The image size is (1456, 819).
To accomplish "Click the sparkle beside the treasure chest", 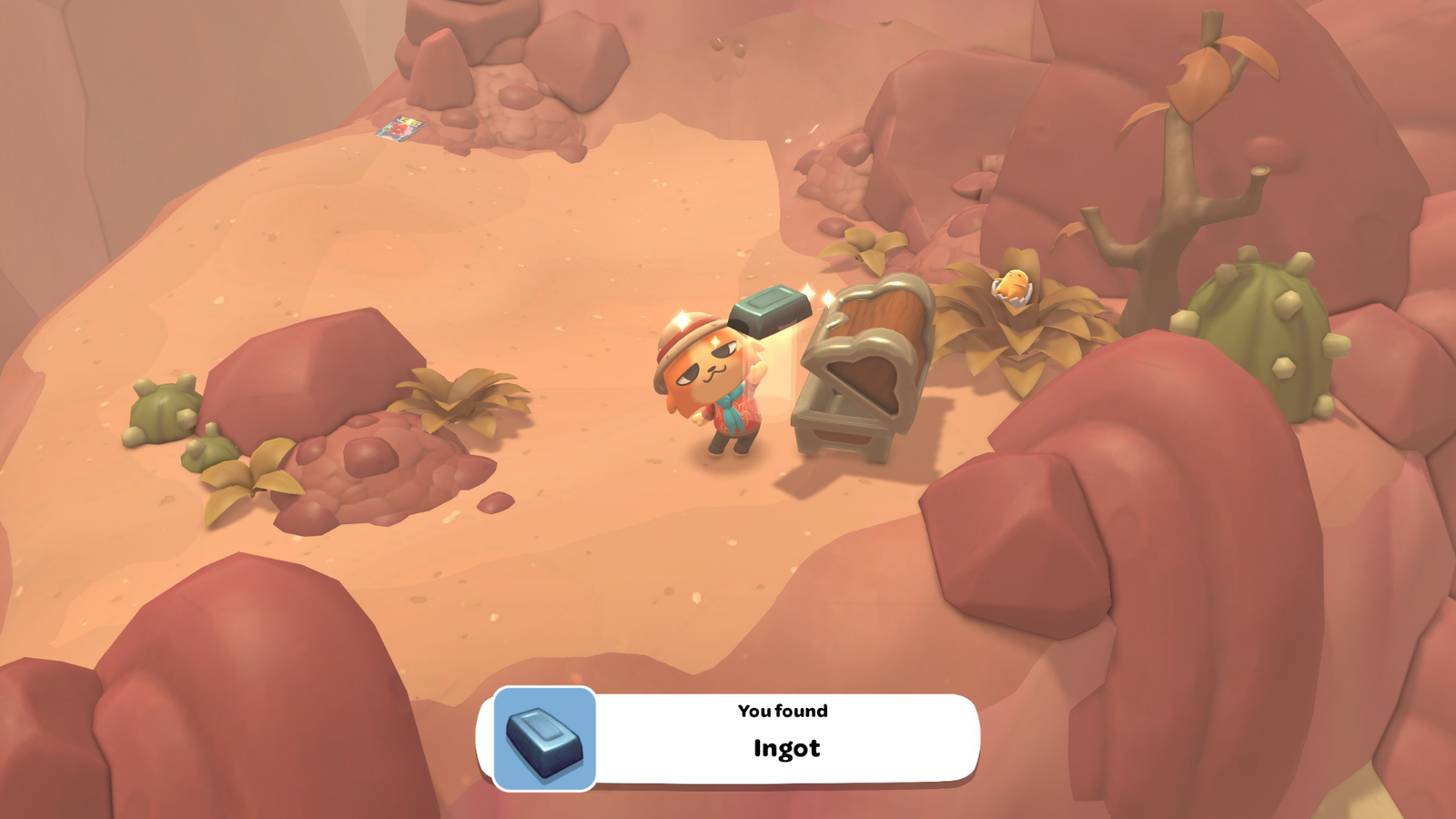I will coord(826,296).
